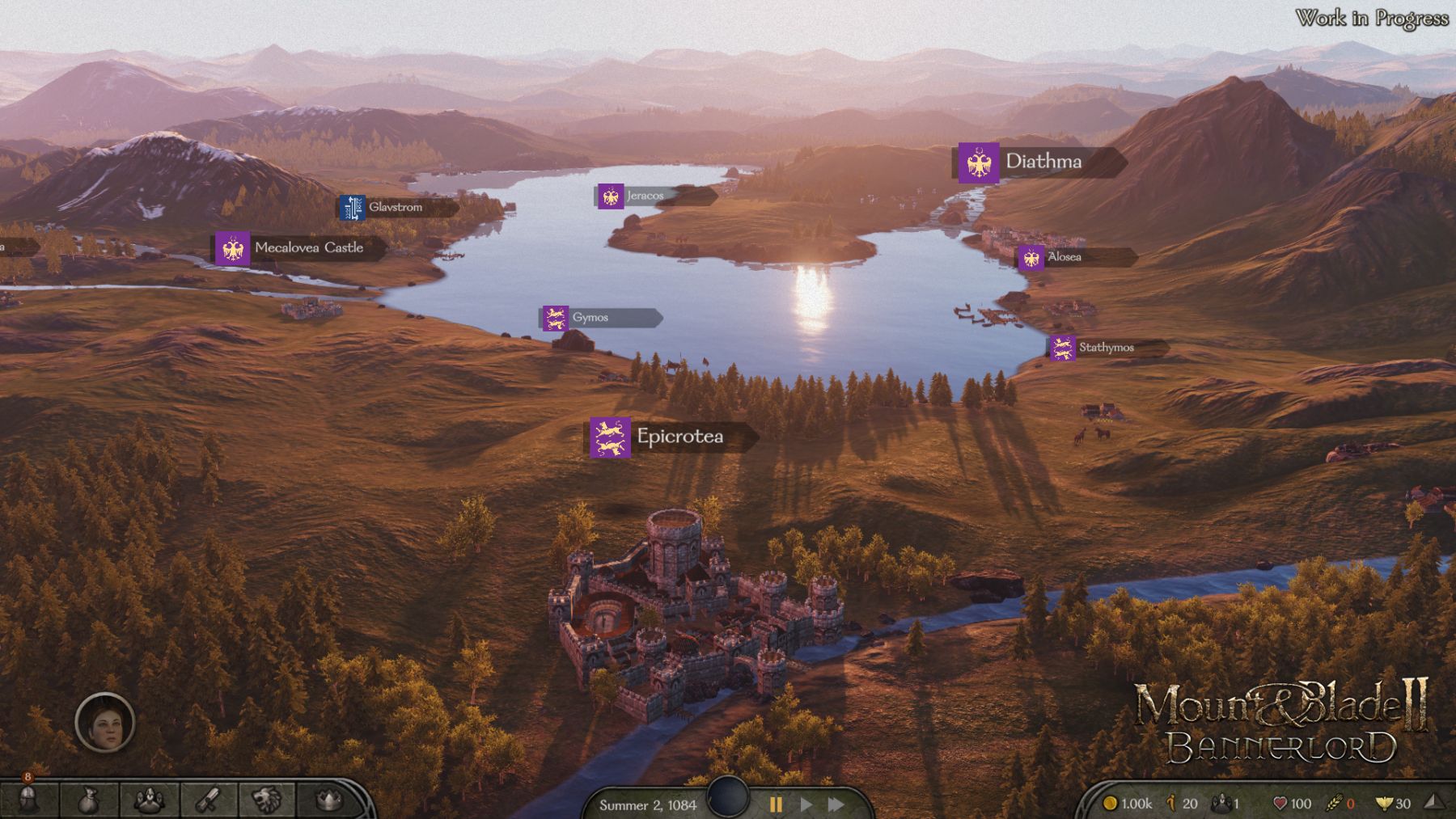
Task: Pause the campaign time
Action: (776, 804)
